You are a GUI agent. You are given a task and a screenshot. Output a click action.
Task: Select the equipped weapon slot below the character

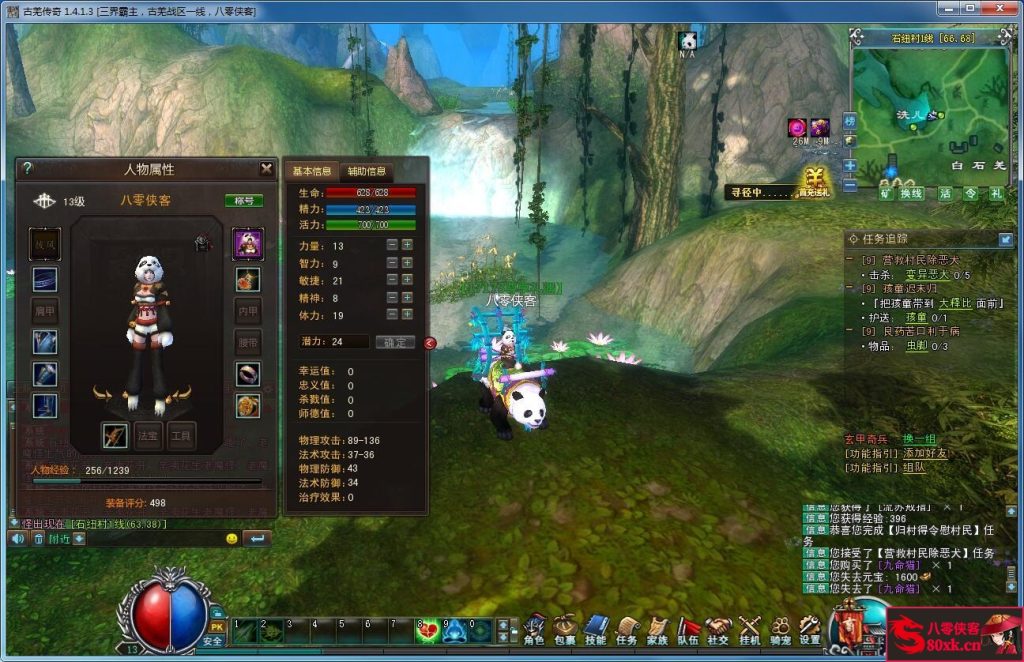click(115, 435)
